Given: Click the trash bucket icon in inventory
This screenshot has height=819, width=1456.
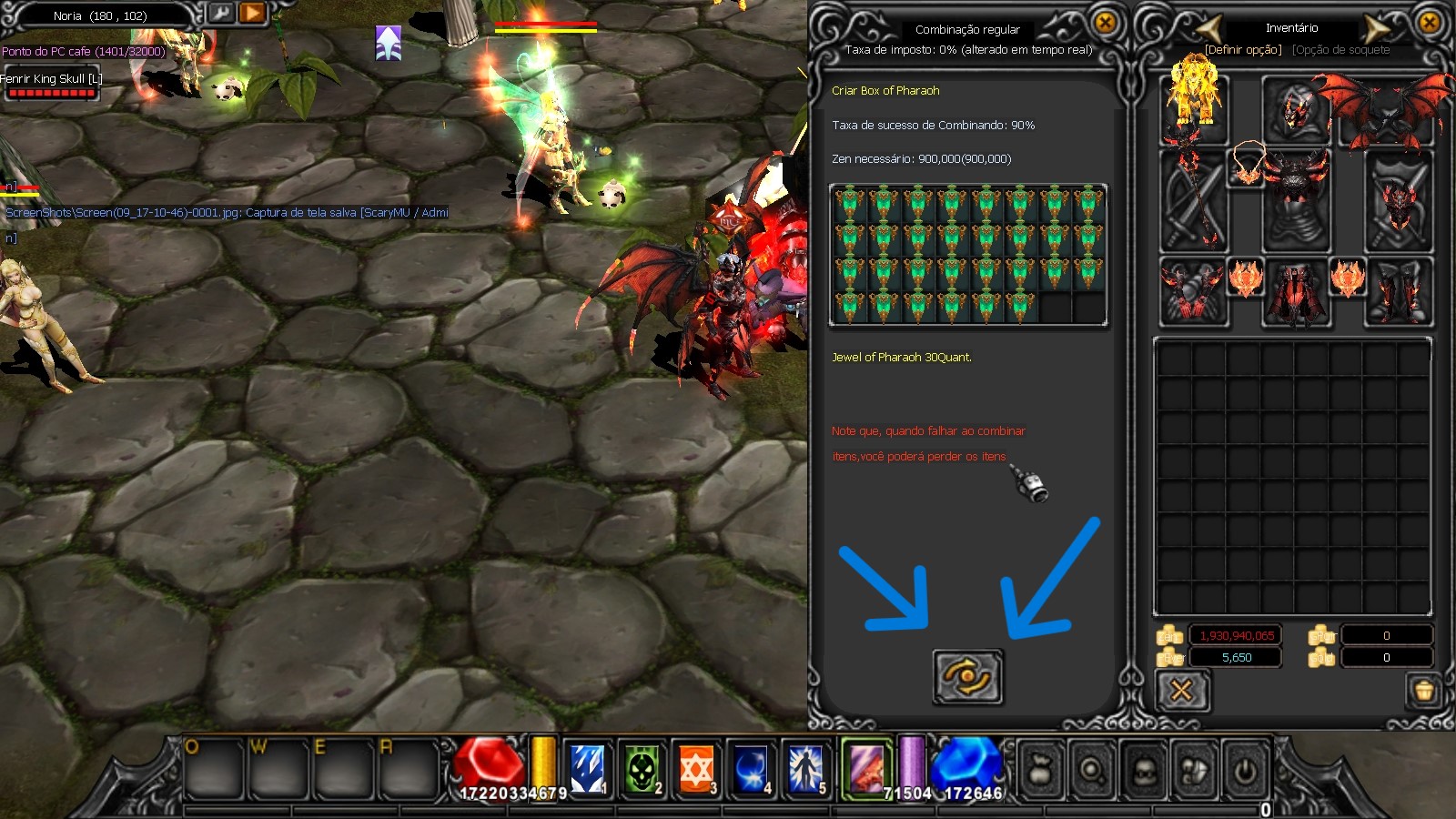Looking at the screenshot, I should (1424, 691).
